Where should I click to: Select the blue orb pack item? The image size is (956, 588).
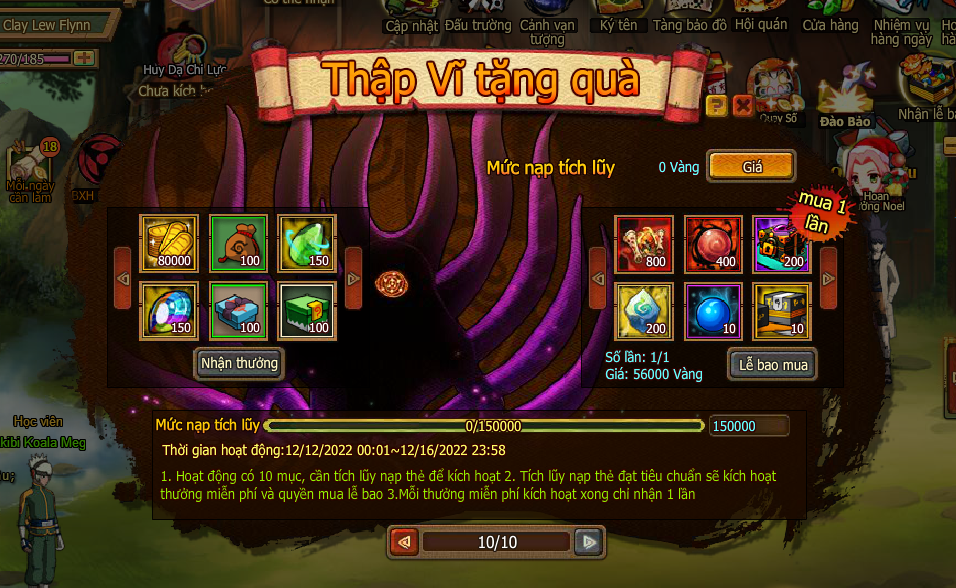click(713, 311)
